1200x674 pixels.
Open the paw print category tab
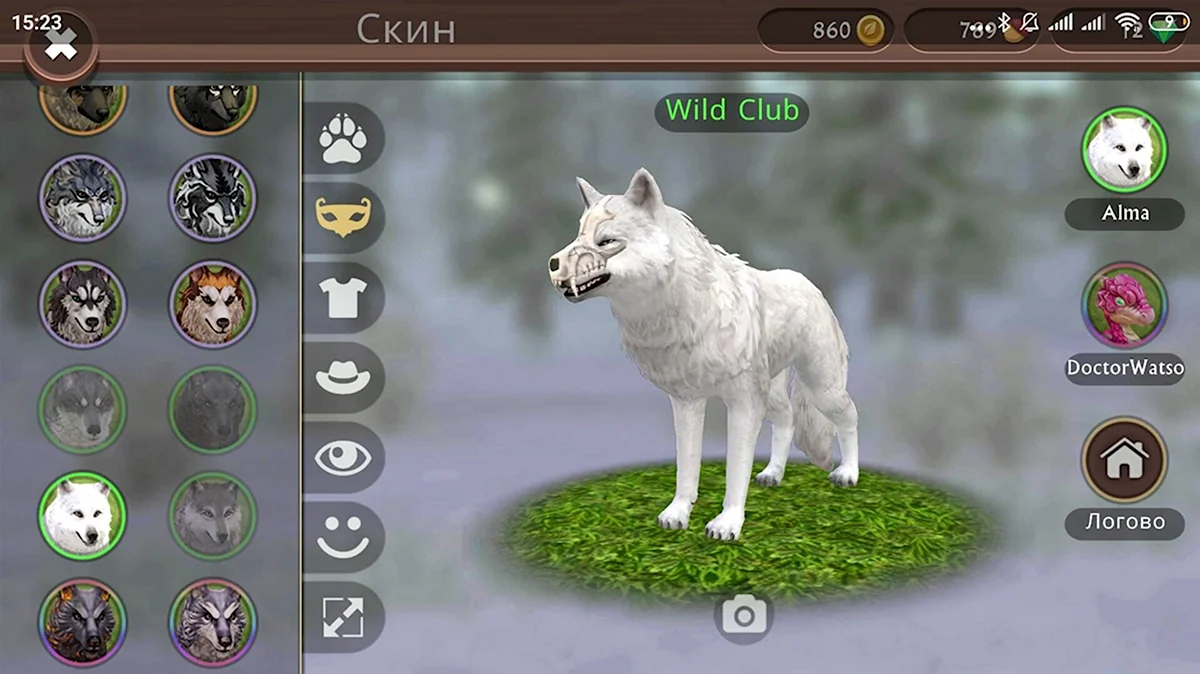point(343,139)
